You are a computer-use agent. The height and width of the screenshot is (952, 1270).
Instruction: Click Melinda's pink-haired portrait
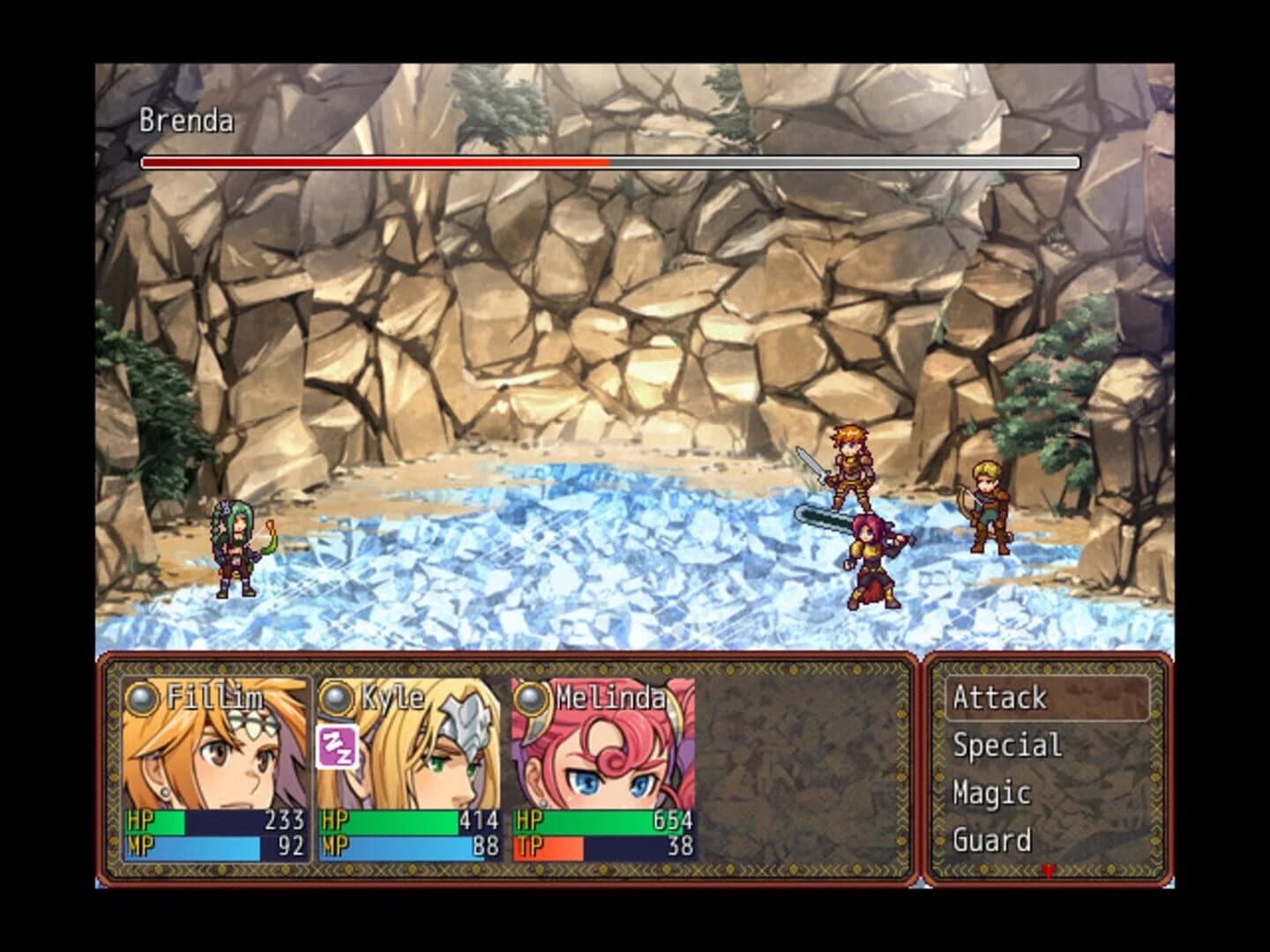(x=609, y=758)
